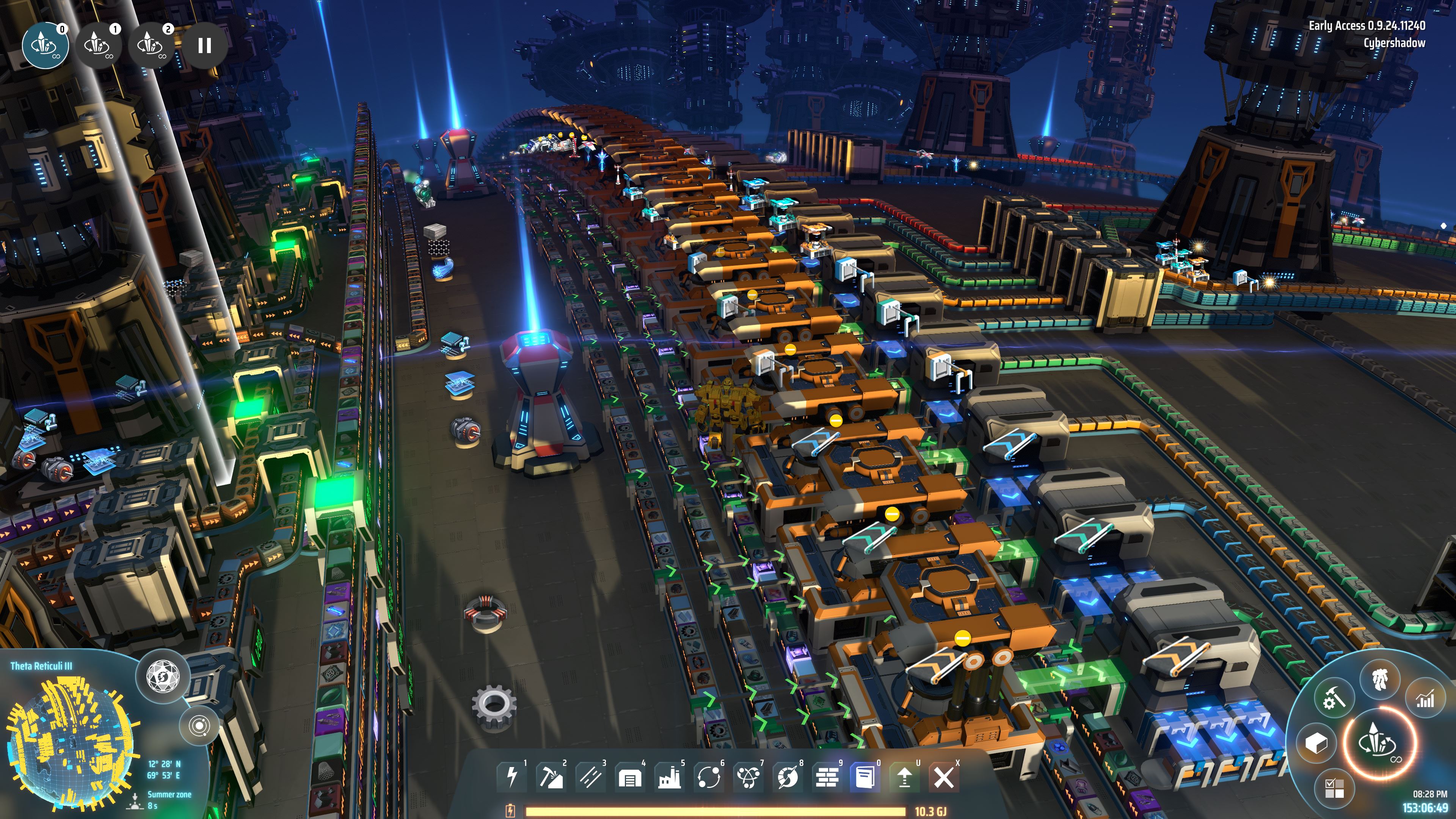Open the storage warehouse build category

[x=630, y=778]
